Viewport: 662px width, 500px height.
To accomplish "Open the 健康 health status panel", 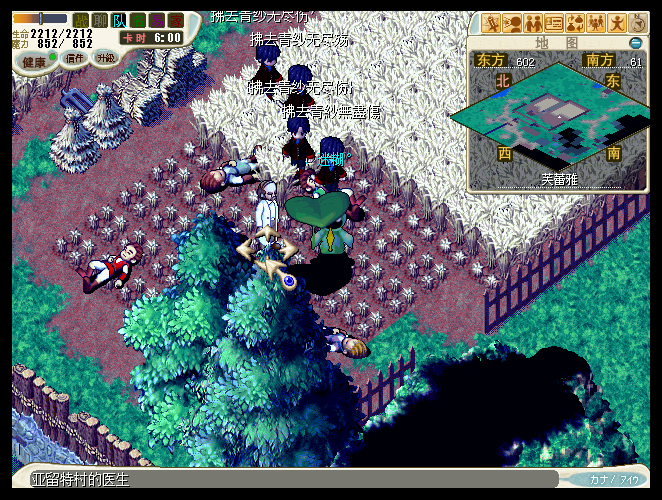I will tap(35, 61).
